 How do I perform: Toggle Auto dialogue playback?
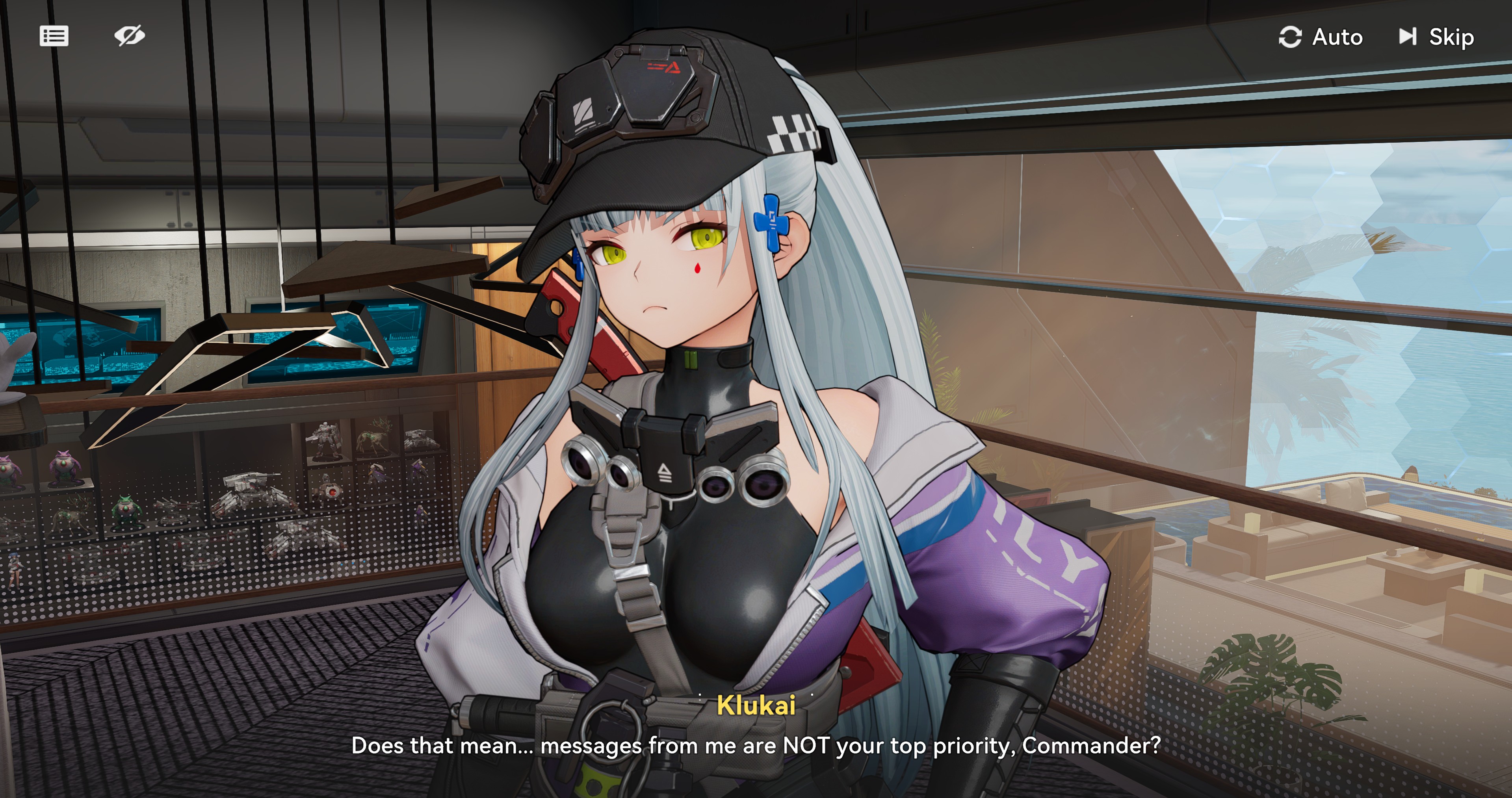pyautogui.click(x=1321, y=37)
